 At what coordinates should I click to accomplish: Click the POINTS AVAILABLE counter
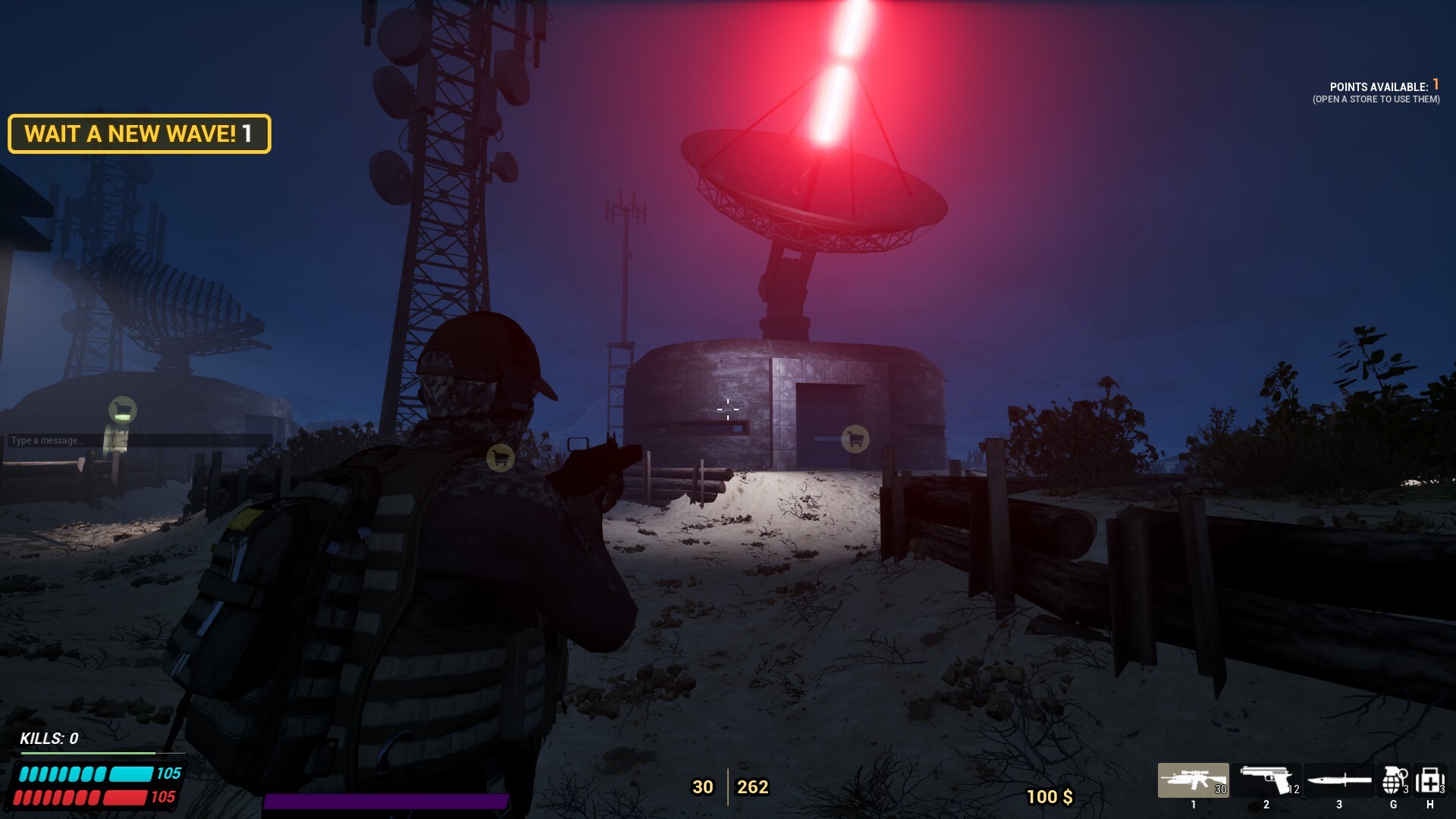point(1380,86)
